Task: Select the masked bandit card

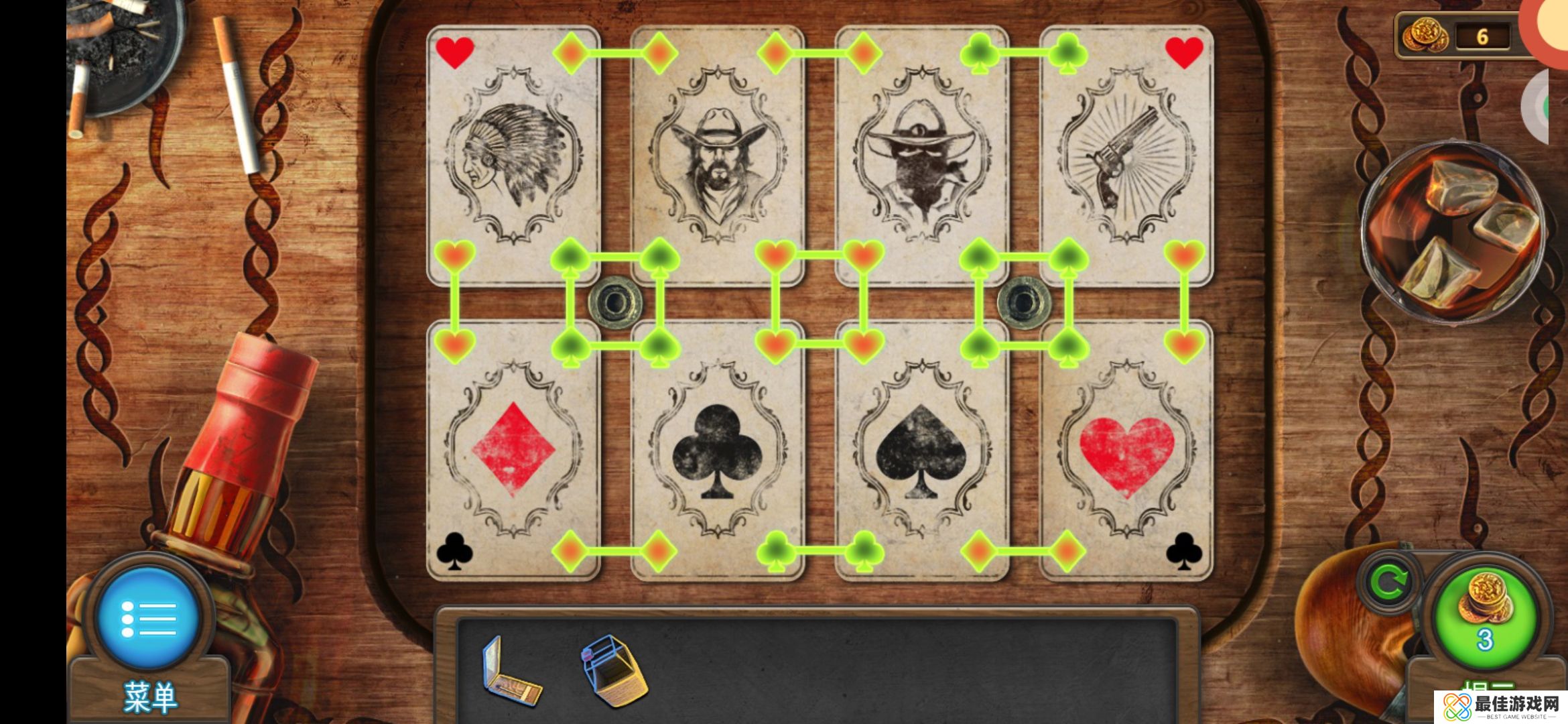Action: (922, 156)
